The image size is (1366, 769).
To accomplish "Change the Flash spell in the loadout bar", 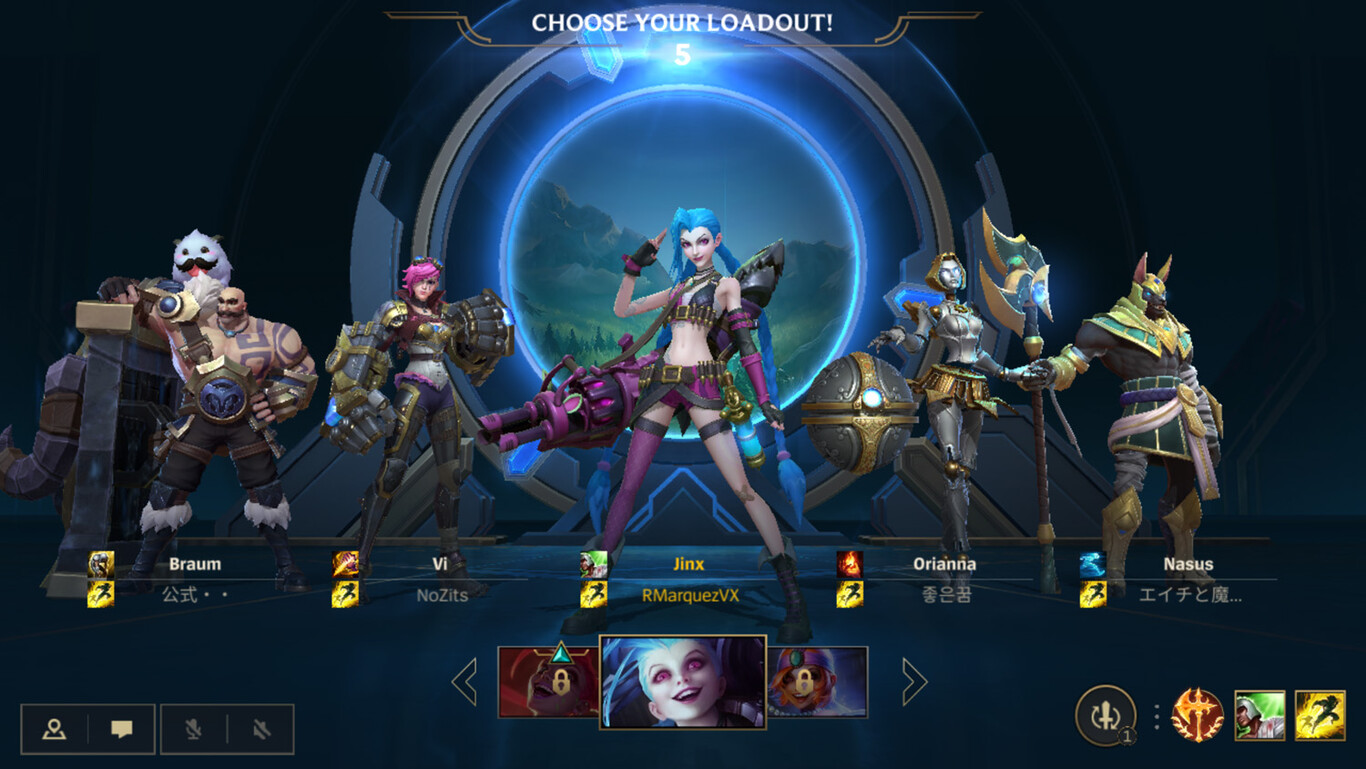I will click(x=1320, y=716).
